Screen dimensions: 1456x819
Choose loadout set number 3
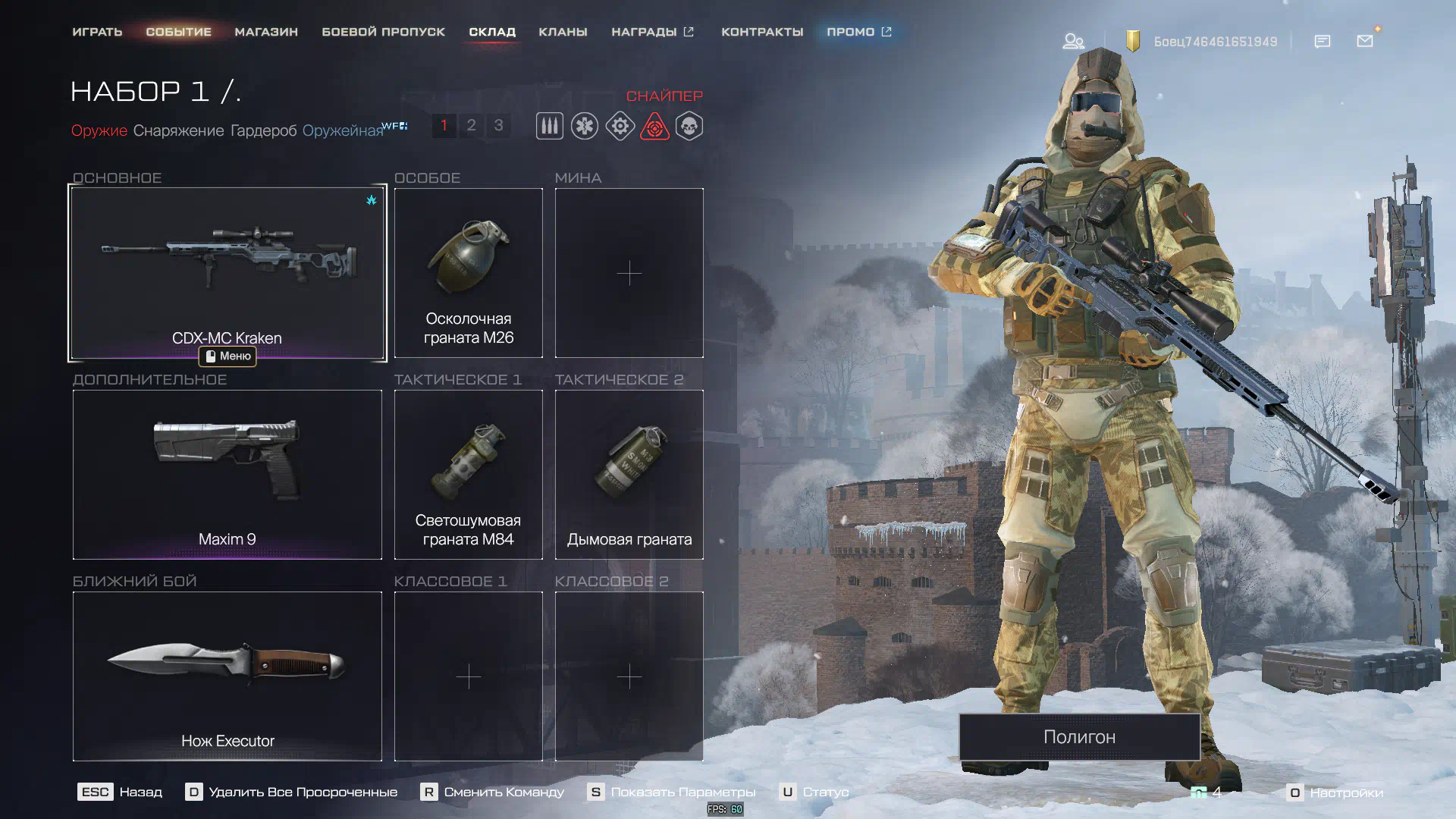[x=498, y=125]
